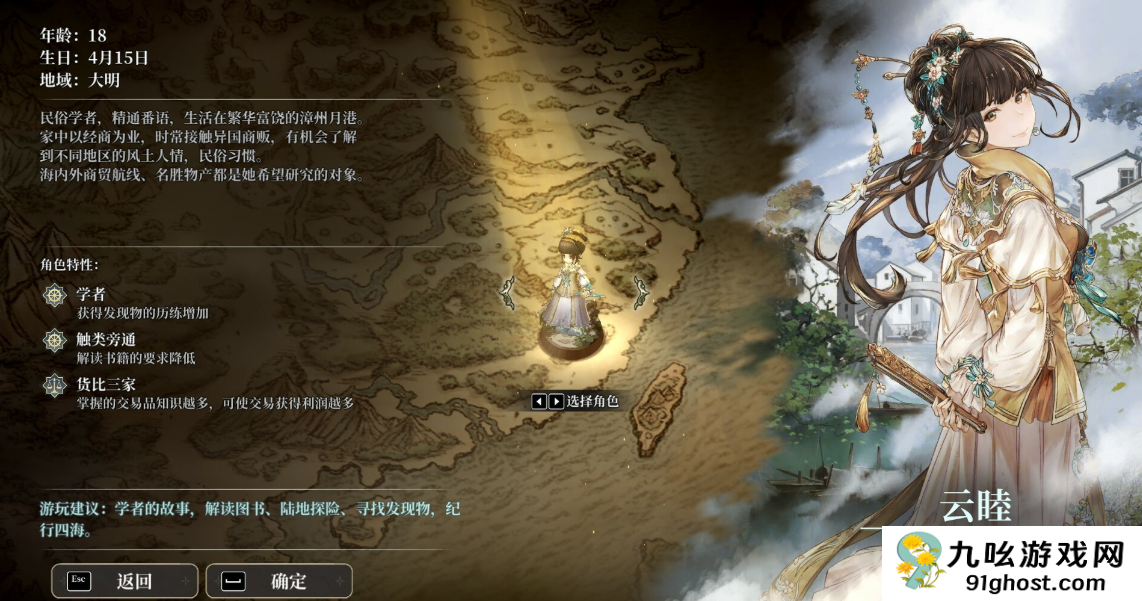Viewport: 1142px width, 601px height.
Task: Switch to the next character with the right ornate arrow
Action: click(641, 291)
